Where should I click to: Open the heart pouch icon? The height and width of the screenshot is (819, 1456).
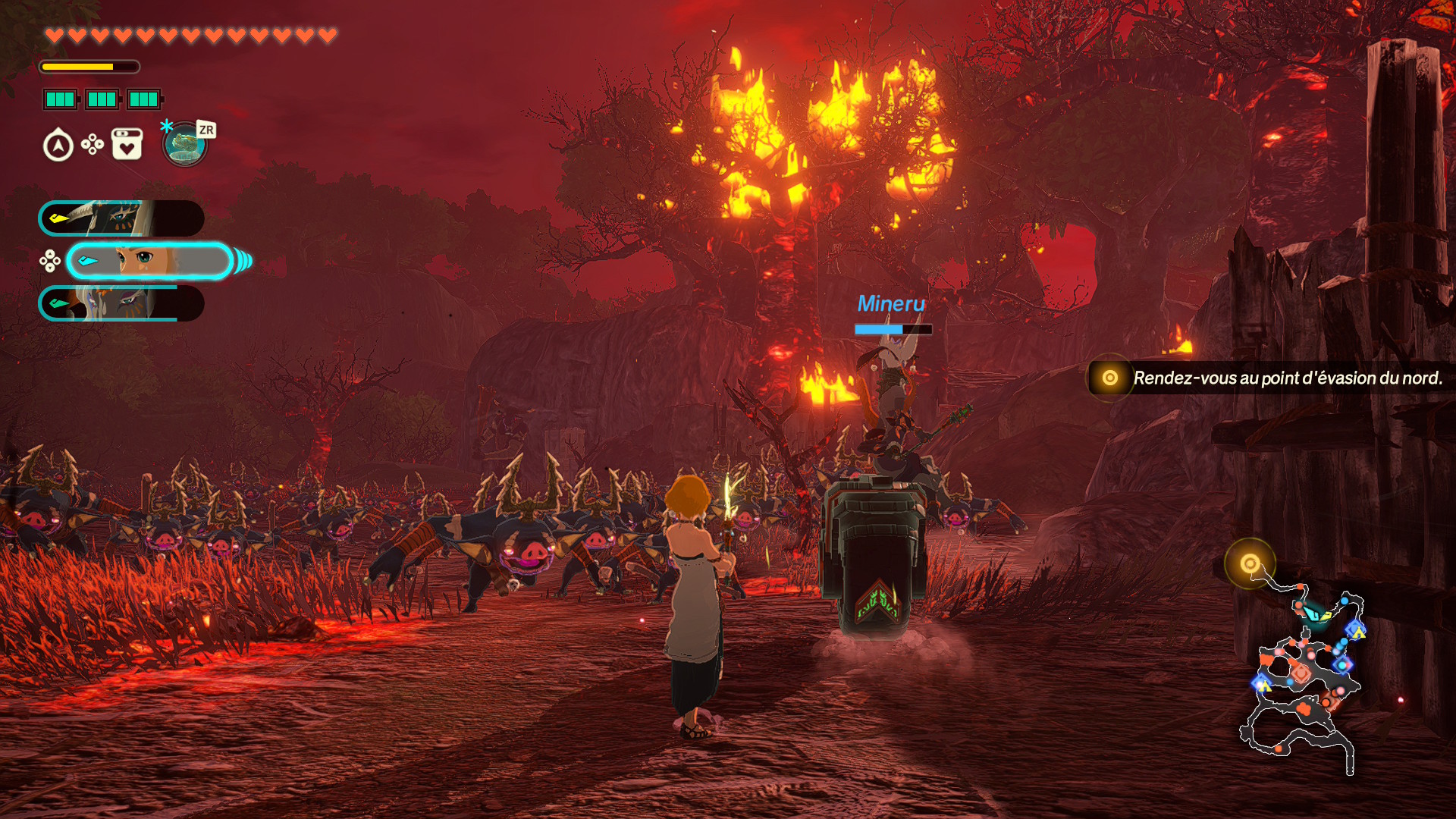pyautogui.click(x=127, y=144)
